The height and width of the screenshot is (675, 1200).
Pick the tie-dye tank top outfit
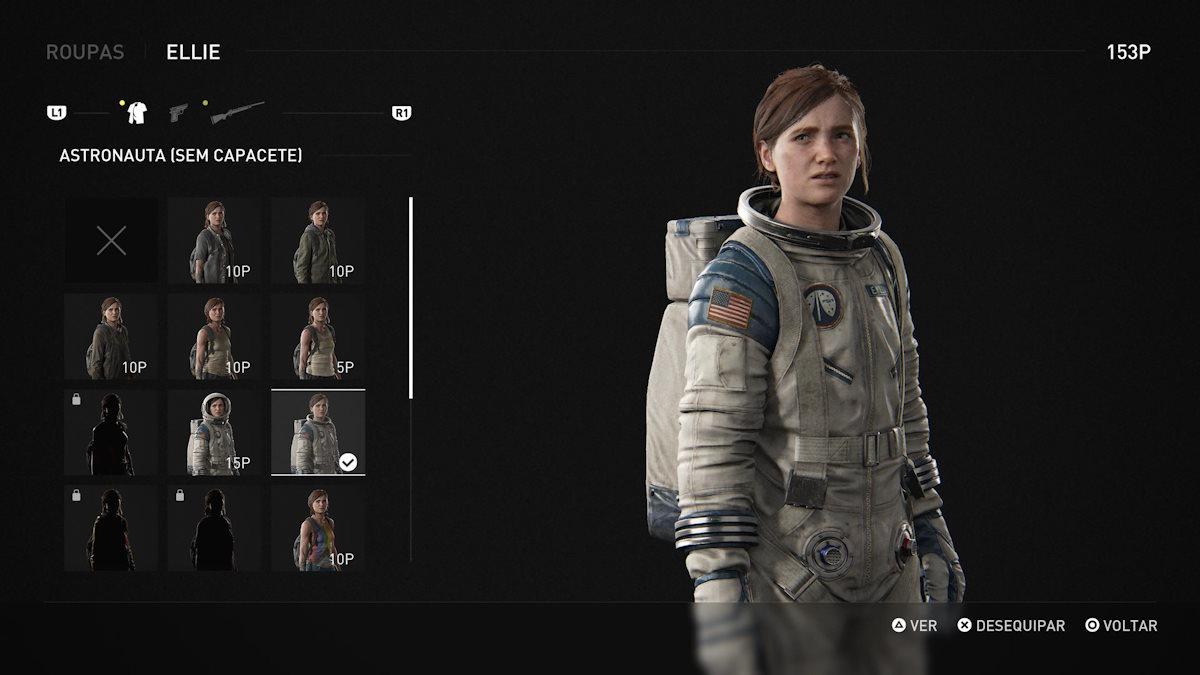tap(318, 528)
